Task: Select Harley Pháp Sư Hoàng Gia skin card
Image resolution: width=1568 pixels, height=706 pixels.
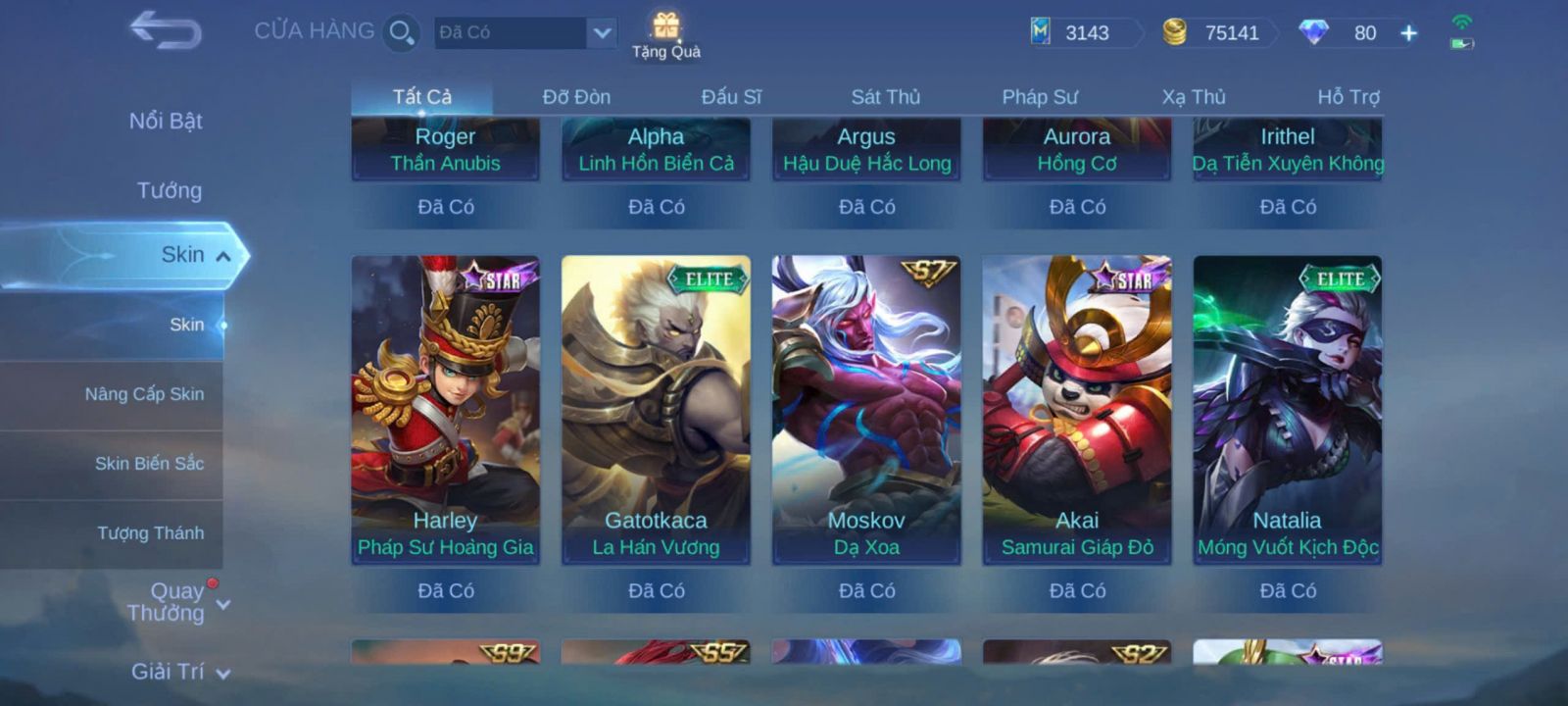Action: click(446, 409)
